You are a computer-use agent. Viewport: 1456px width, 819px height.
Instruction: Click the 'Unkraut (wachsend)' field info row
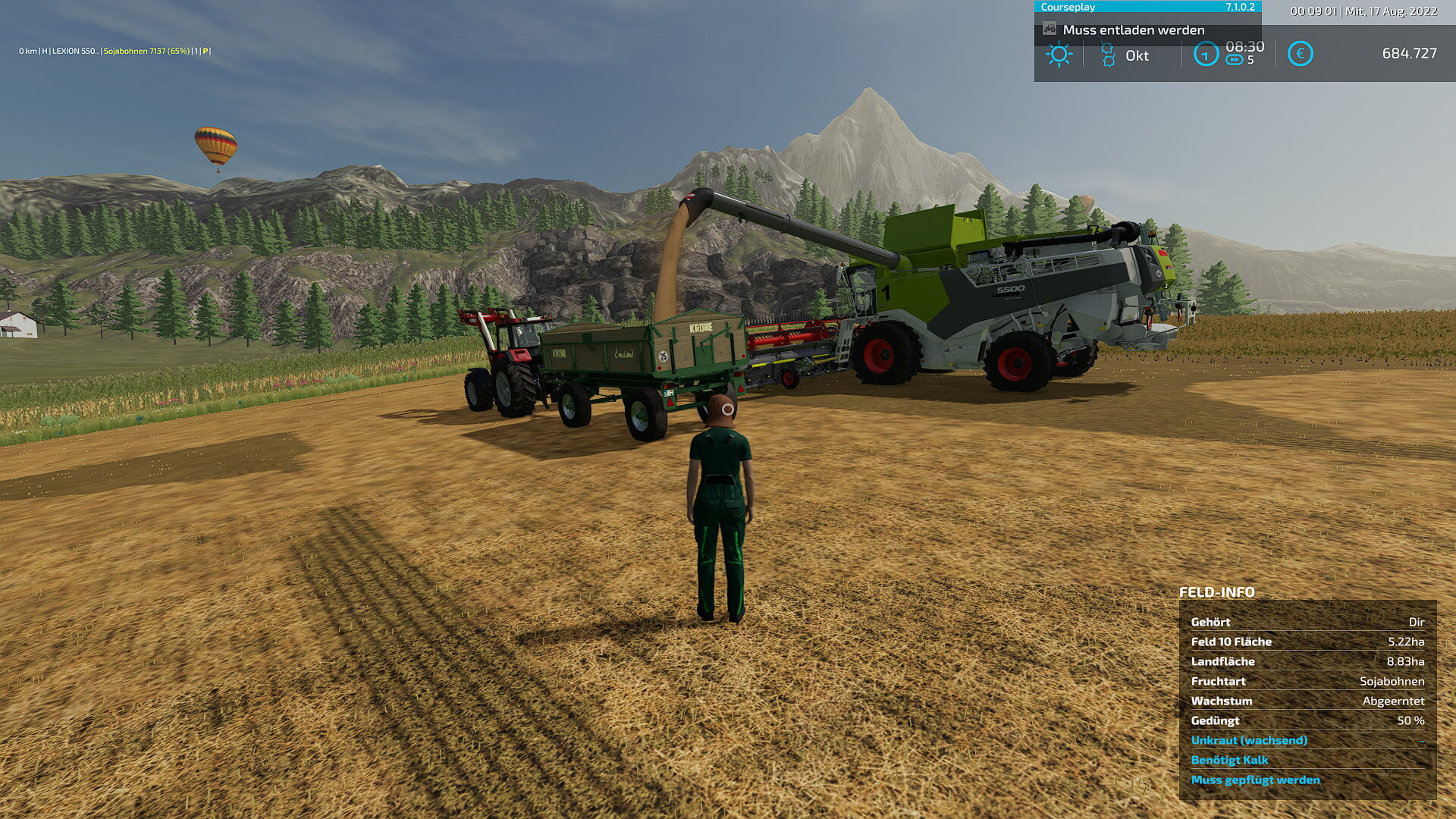pyautogui.click(x=1249, y=740)
